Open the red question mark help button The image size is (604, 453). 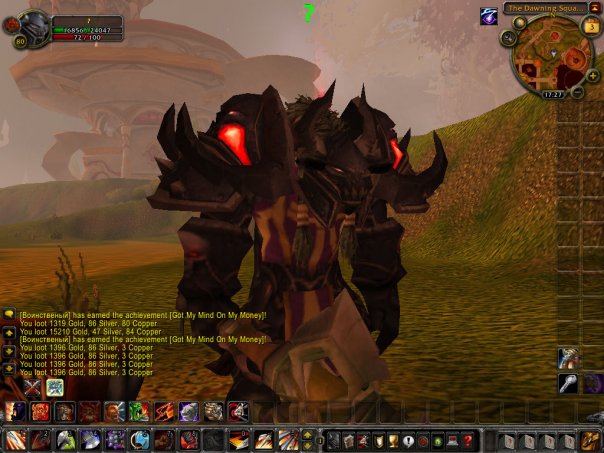click(x=466, y=441)
